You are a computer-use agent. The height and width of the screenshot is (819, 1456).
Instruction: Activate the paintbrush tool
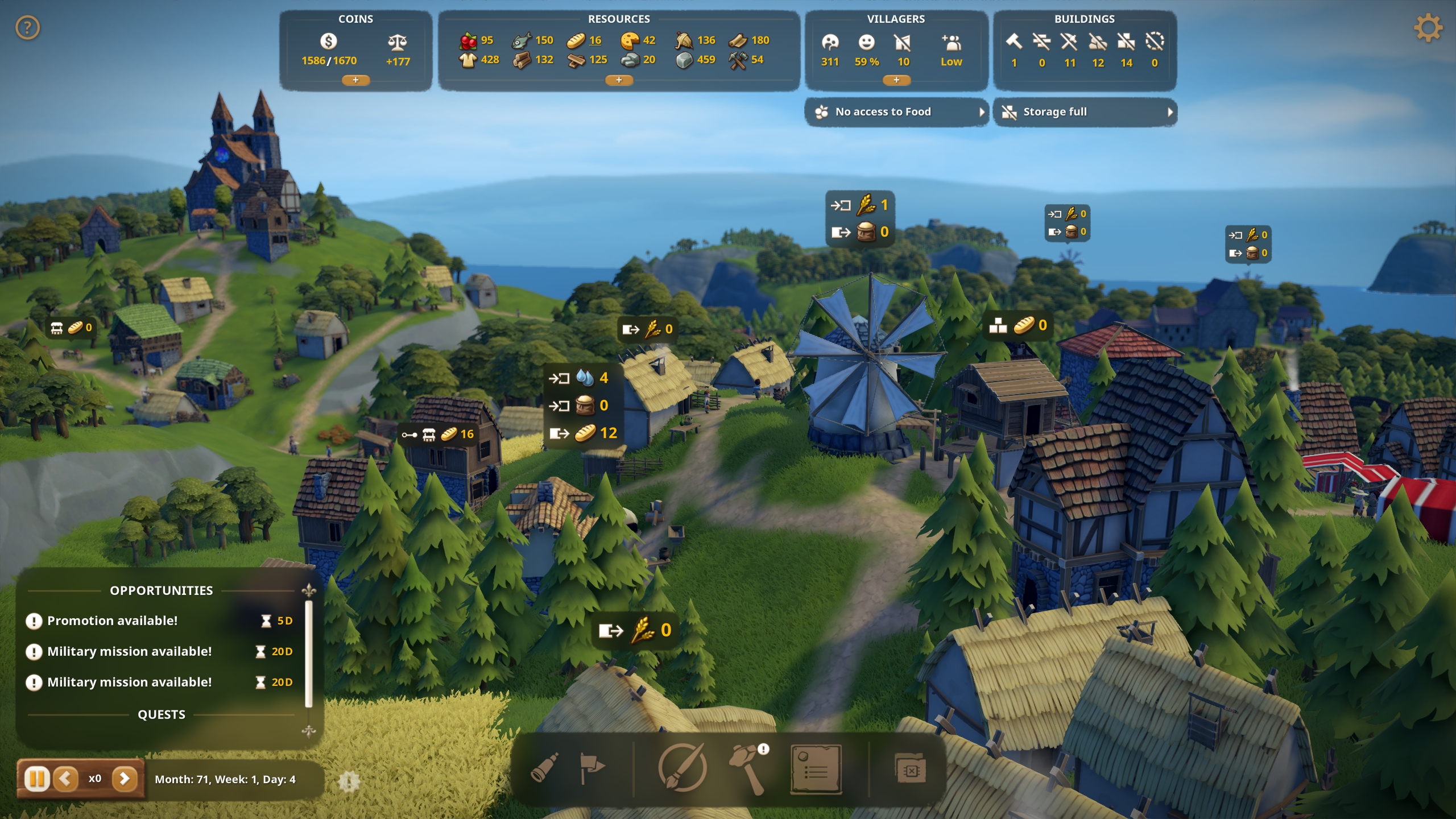[682, 768]
